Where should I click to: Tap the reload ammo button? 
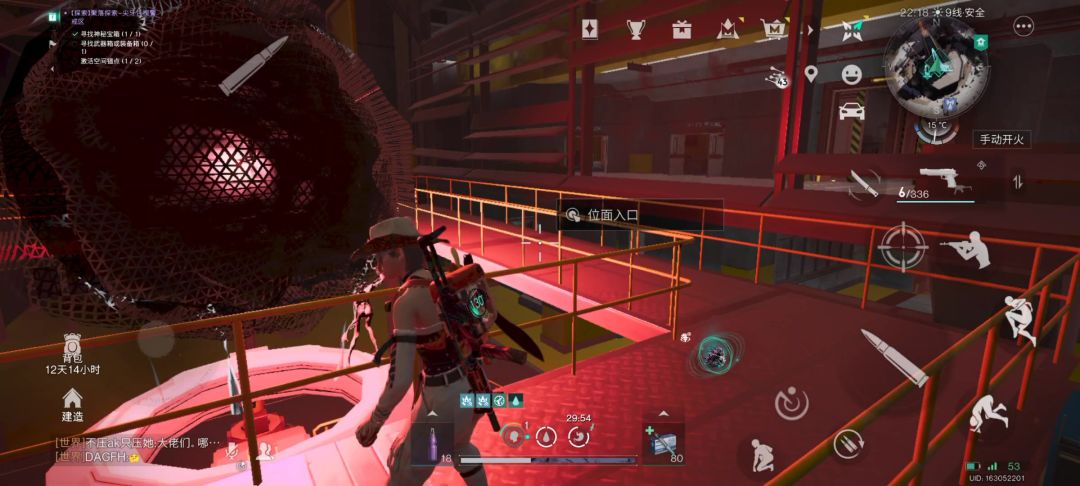[848, 441]
